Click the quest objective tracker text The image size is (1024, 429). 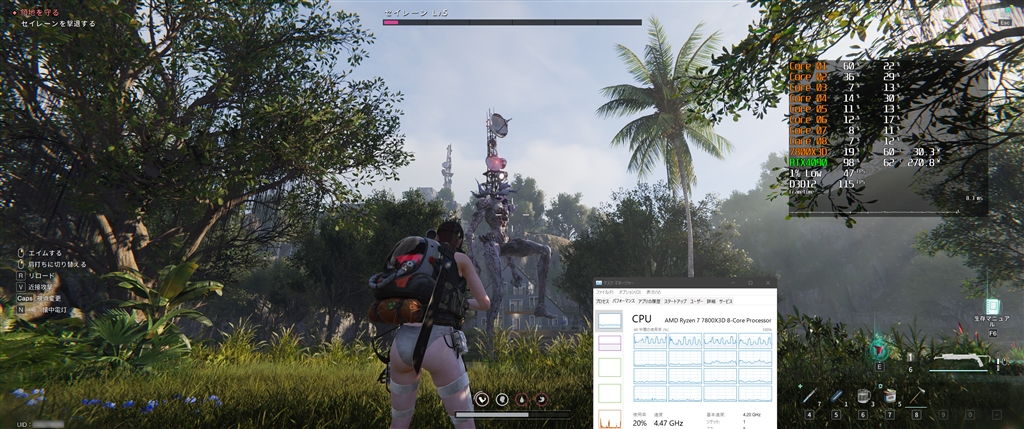[58, 23]
